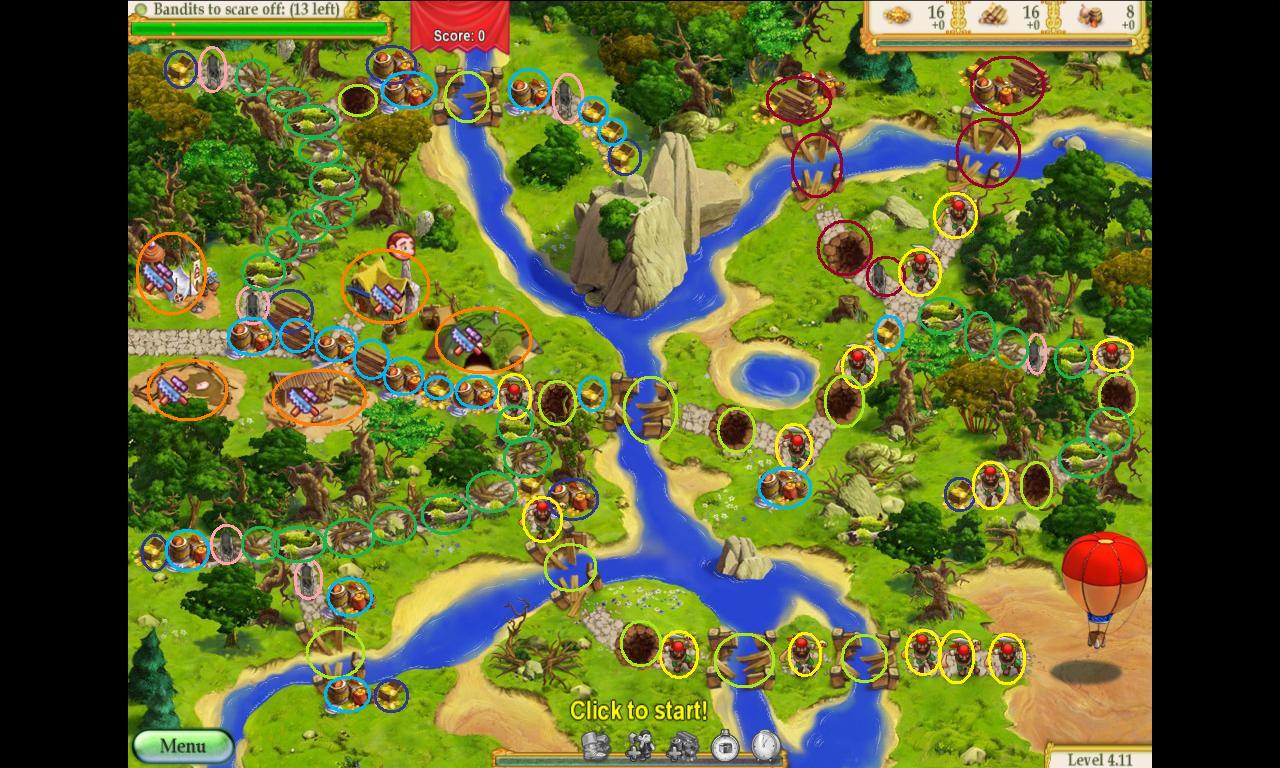
Task: Select the extra worker bonus icon
Action: 640,745
